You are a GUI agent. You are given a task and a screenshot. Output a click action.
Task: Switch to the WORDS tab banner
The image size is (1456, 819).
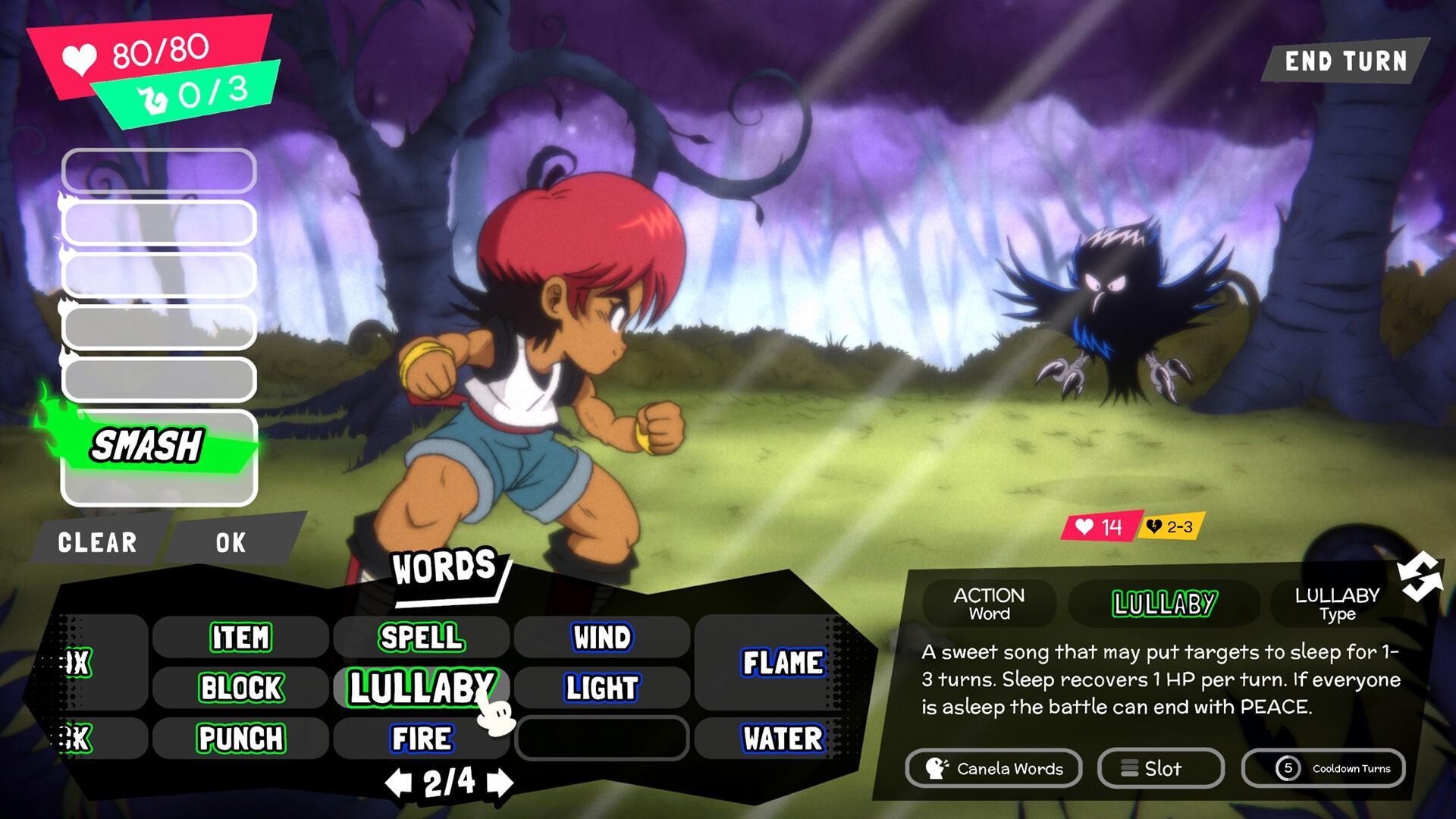pos(444,566)
